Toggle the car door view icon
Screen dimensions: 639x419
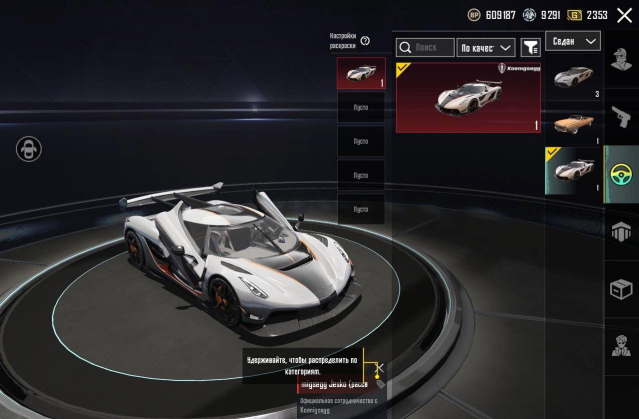tap(28, 149)
